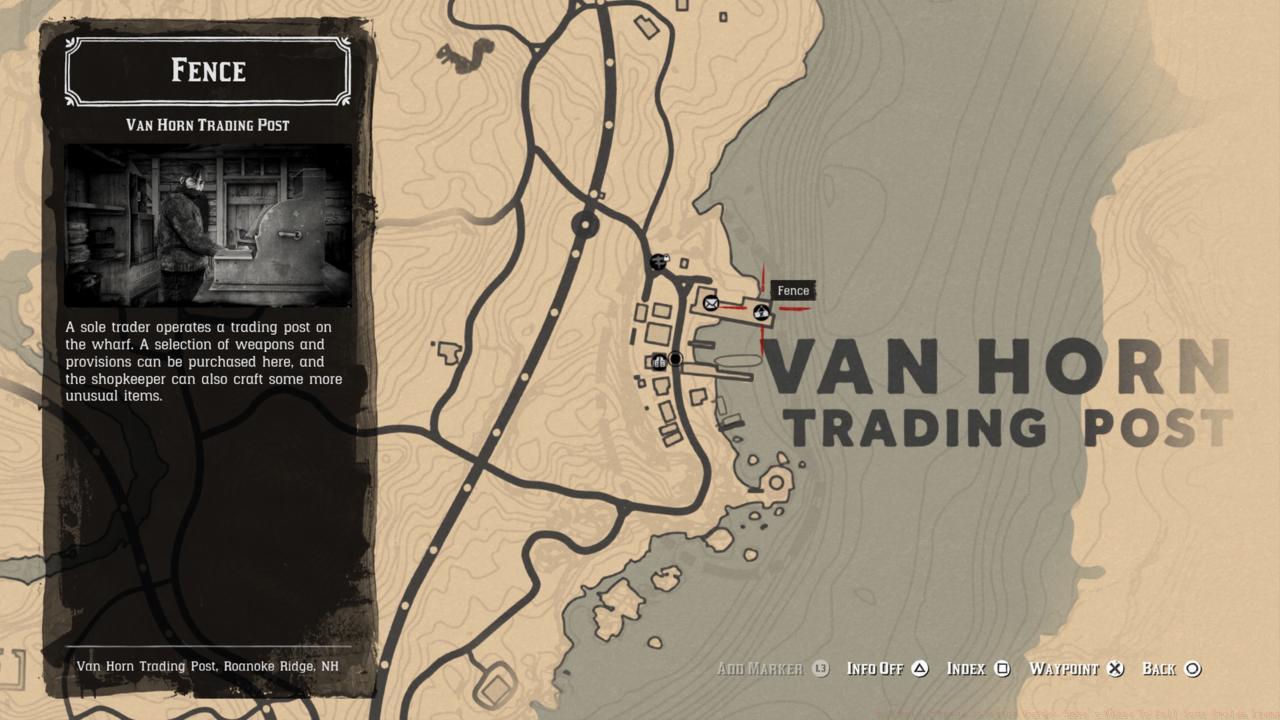
Task: Select the Fence marker on the wharf
Action: click(x=761, y=313)
